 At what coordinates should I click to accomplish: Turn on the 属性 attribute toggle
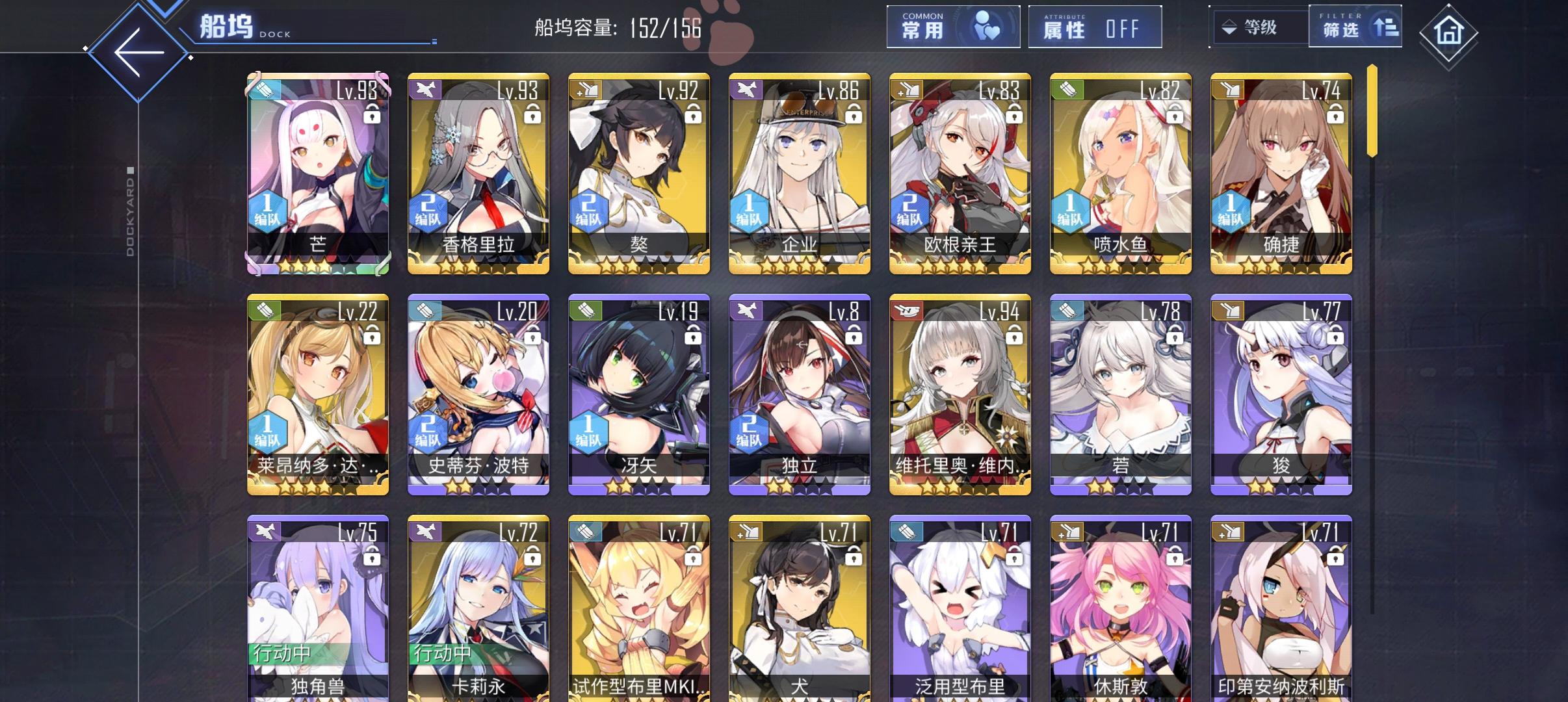1097,27
